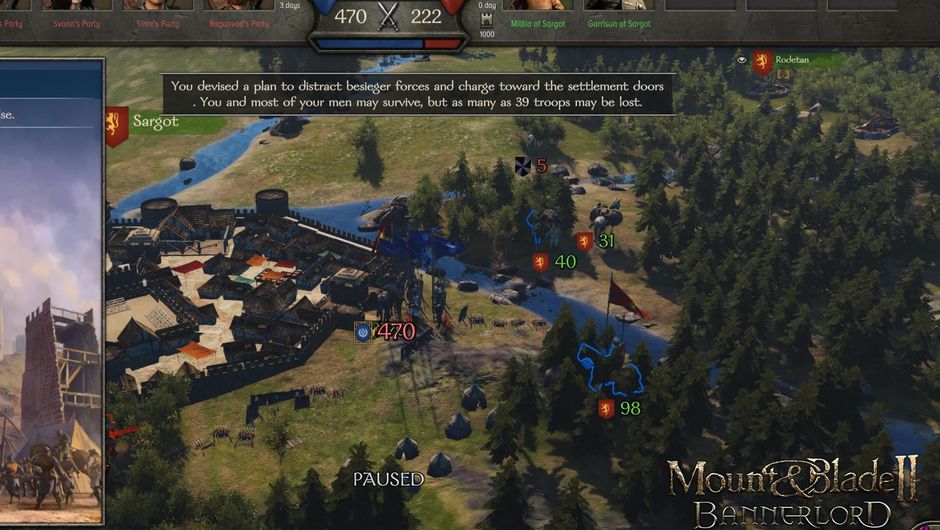Select the party marker with 40 troops
The height and width of the screenshot is (530, 940).
click(x=555, y=262)
